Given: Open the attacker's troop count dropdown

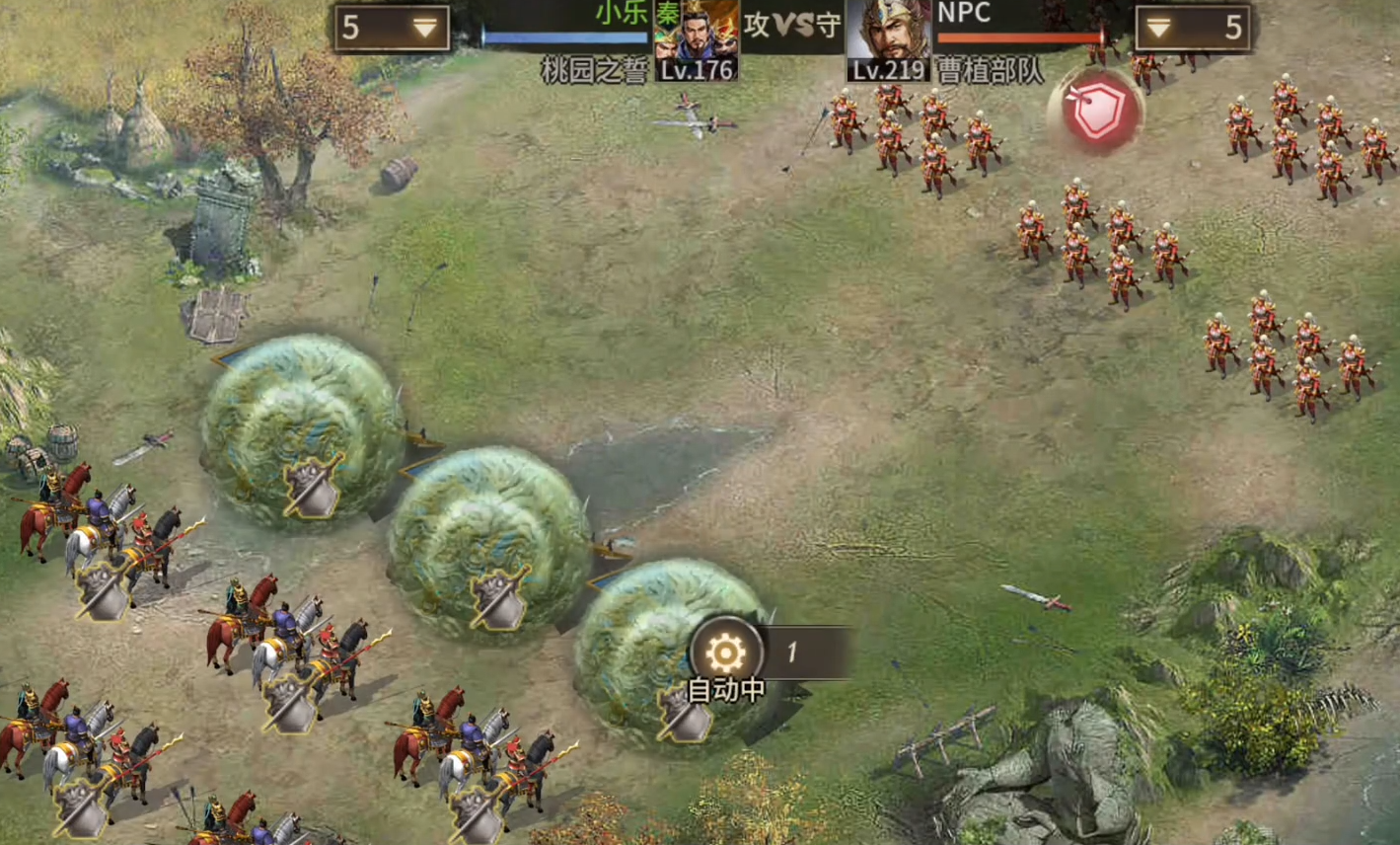Looking at the screenshot, I should tap(393, 28).
